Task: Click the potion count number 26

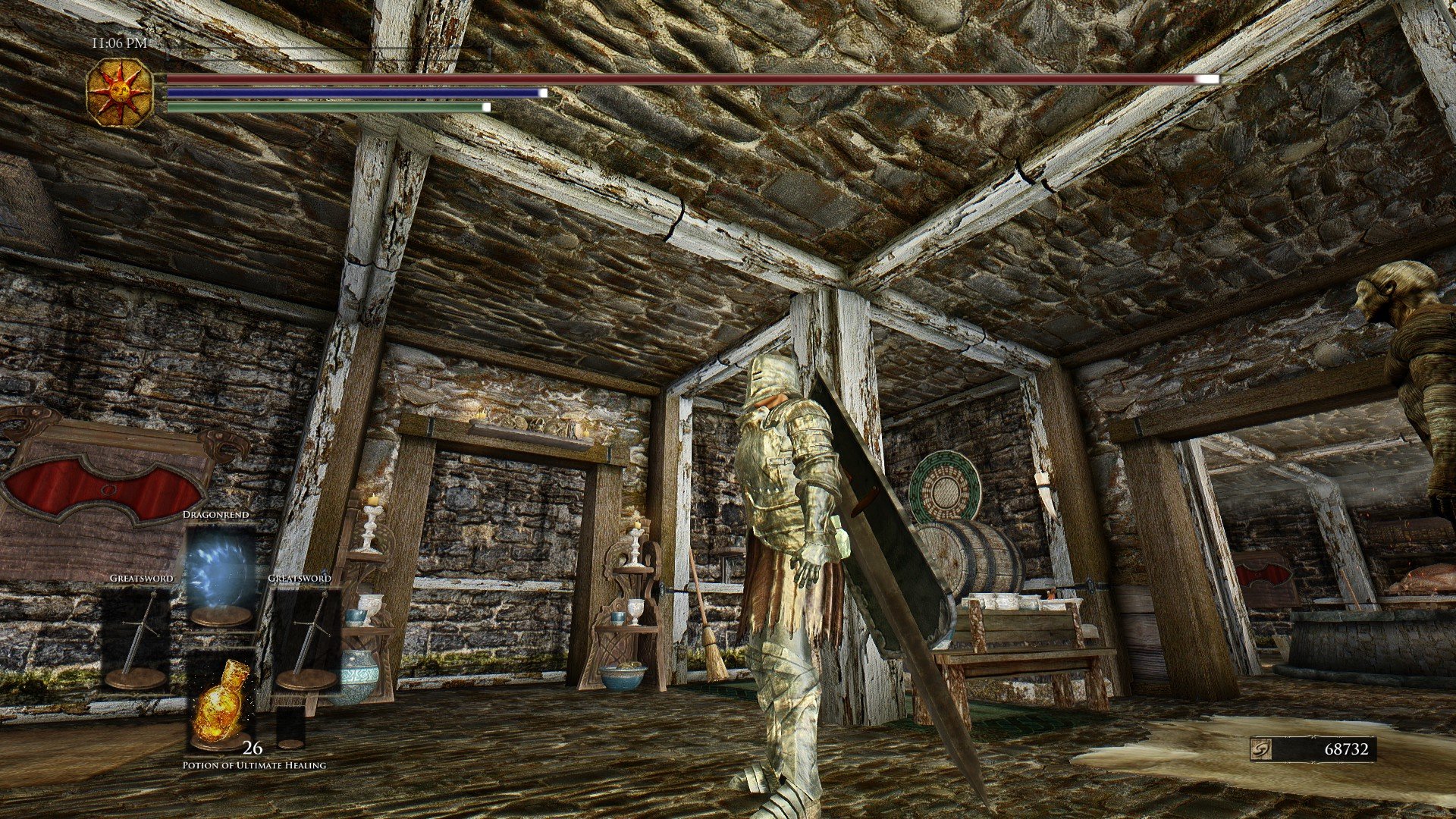Action: pos(253,748)
